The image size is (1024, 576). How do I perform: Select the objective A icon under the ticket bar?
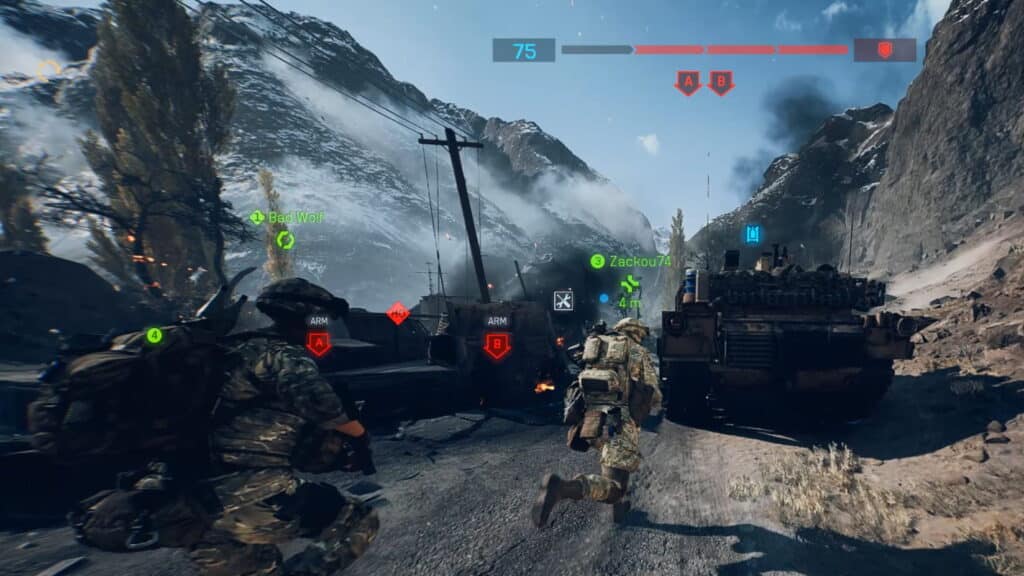point(687,83)
